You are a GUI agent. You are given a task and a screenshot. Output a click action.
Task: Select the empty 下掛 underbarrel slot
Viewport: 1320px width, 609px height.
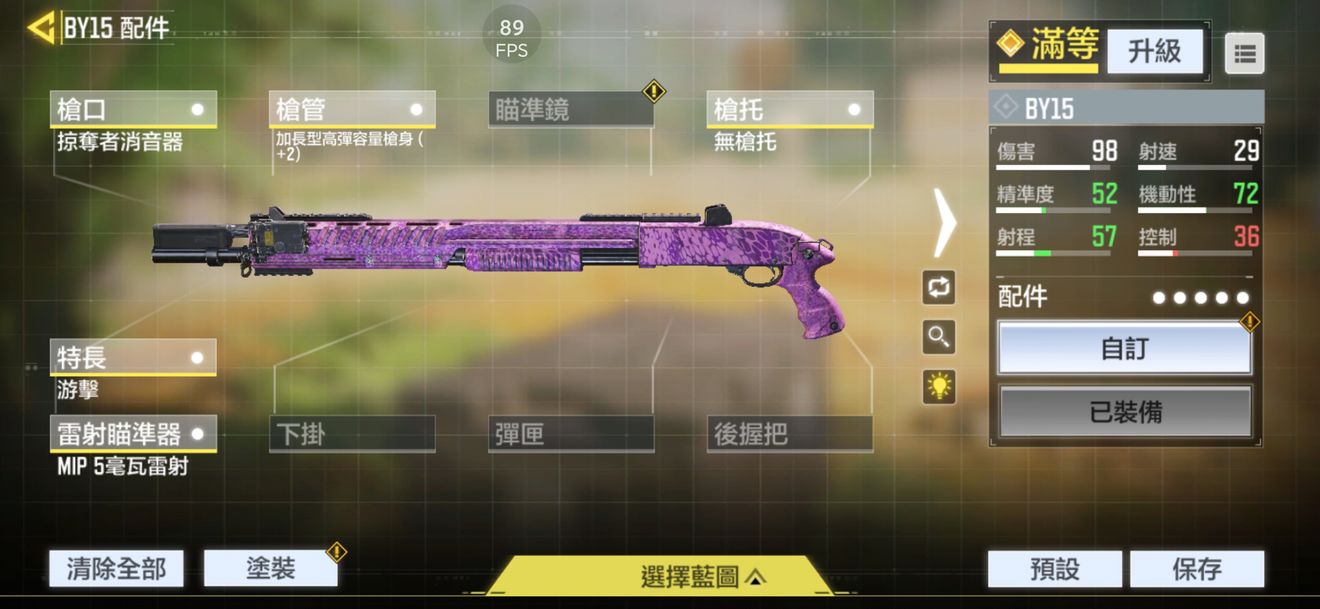351,434
